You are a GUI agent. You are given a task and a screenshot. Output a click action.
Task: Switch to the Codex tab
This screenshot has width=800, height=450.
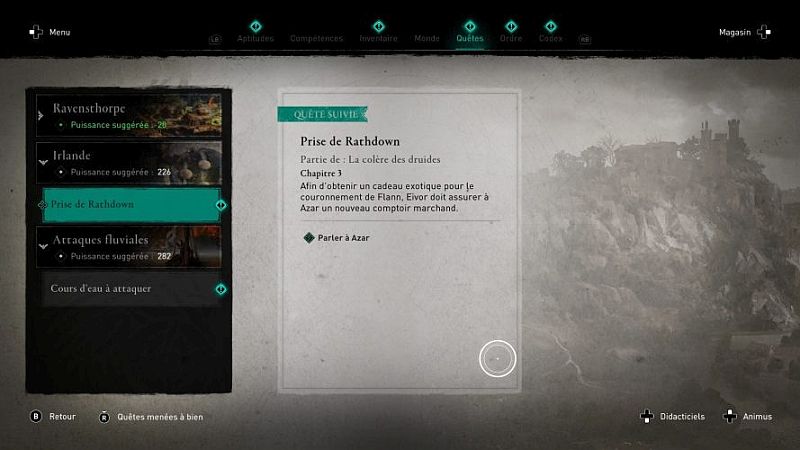pos(550,38)
